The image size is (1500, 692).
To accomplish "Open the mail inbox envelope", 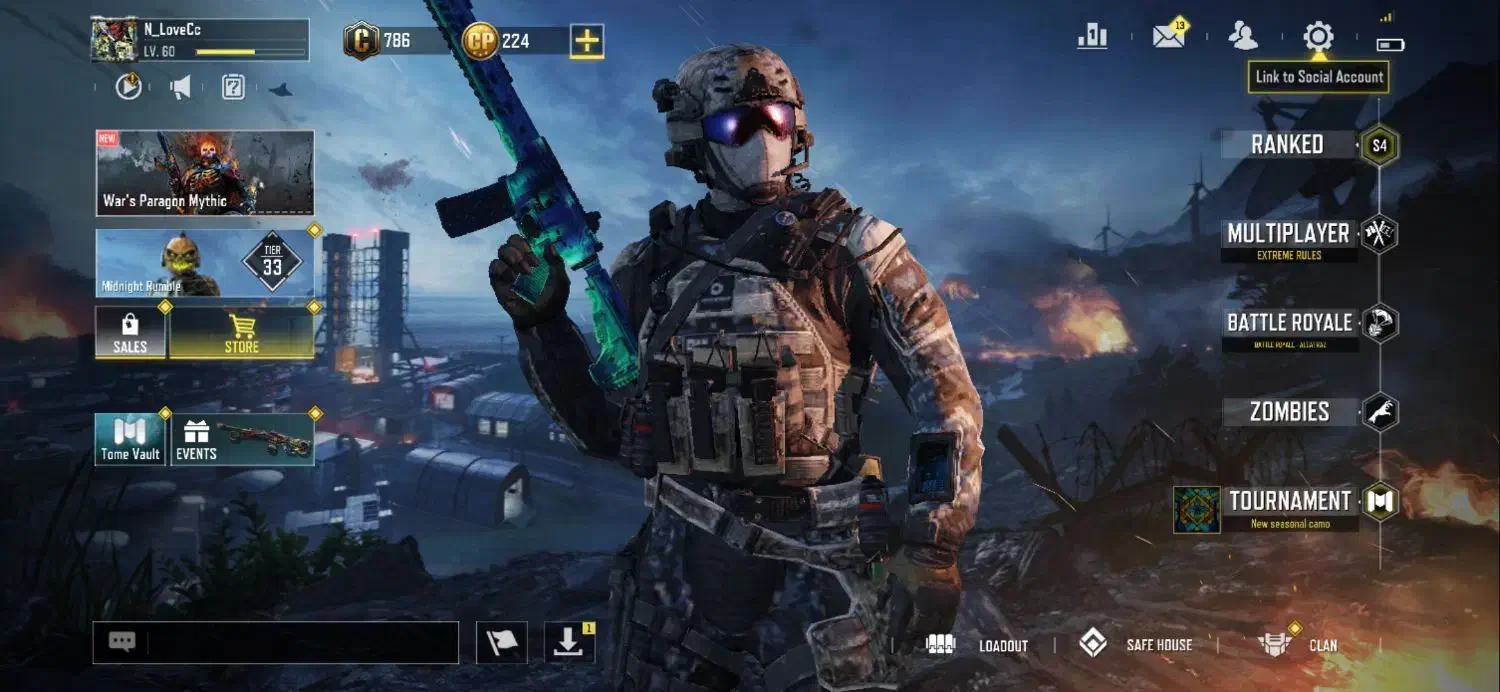I will (1168, 37).
